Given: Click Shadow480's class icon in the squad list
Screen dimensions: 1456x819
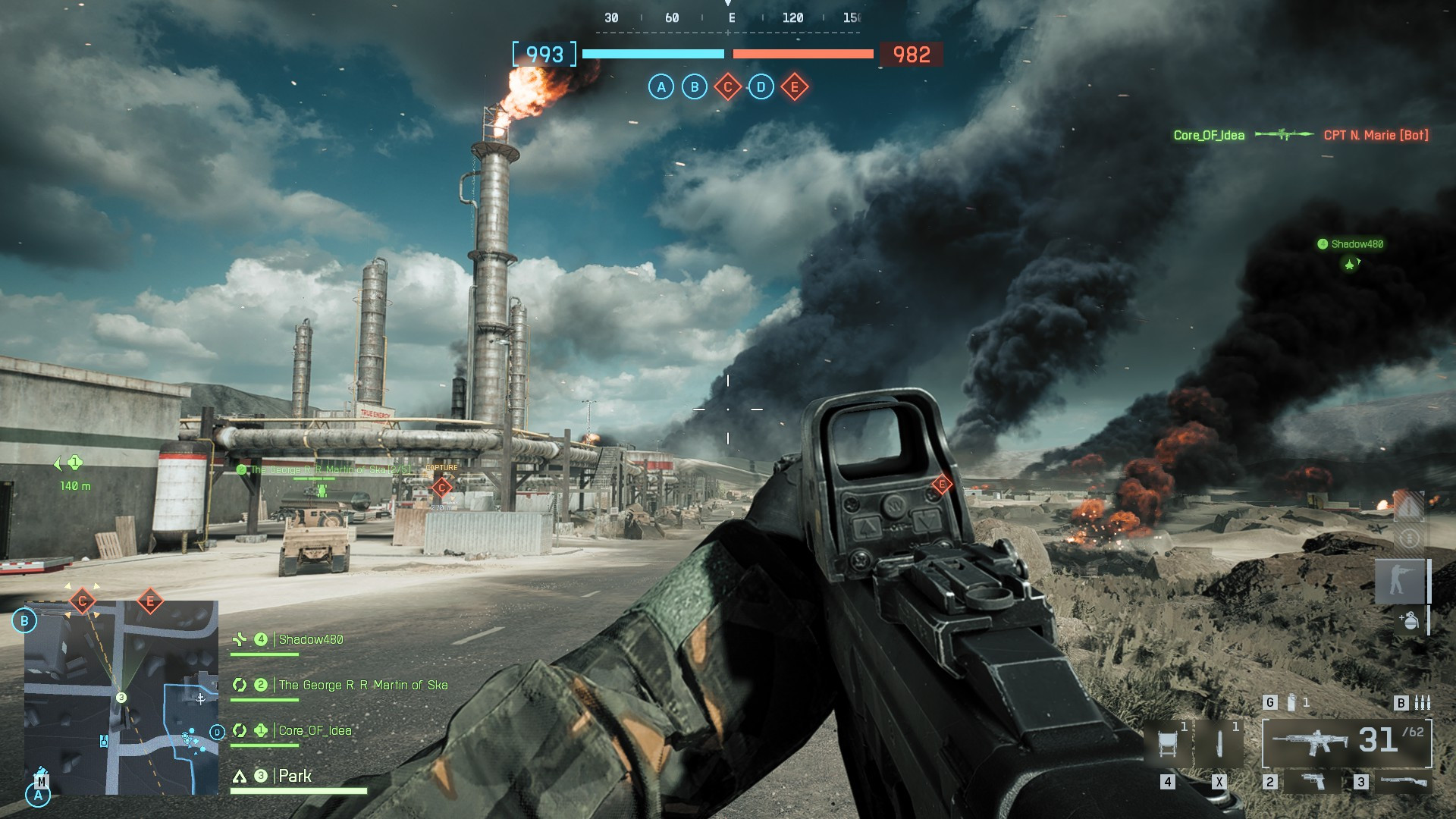Looking at the screenshot, I should click(x=240, y=639).
